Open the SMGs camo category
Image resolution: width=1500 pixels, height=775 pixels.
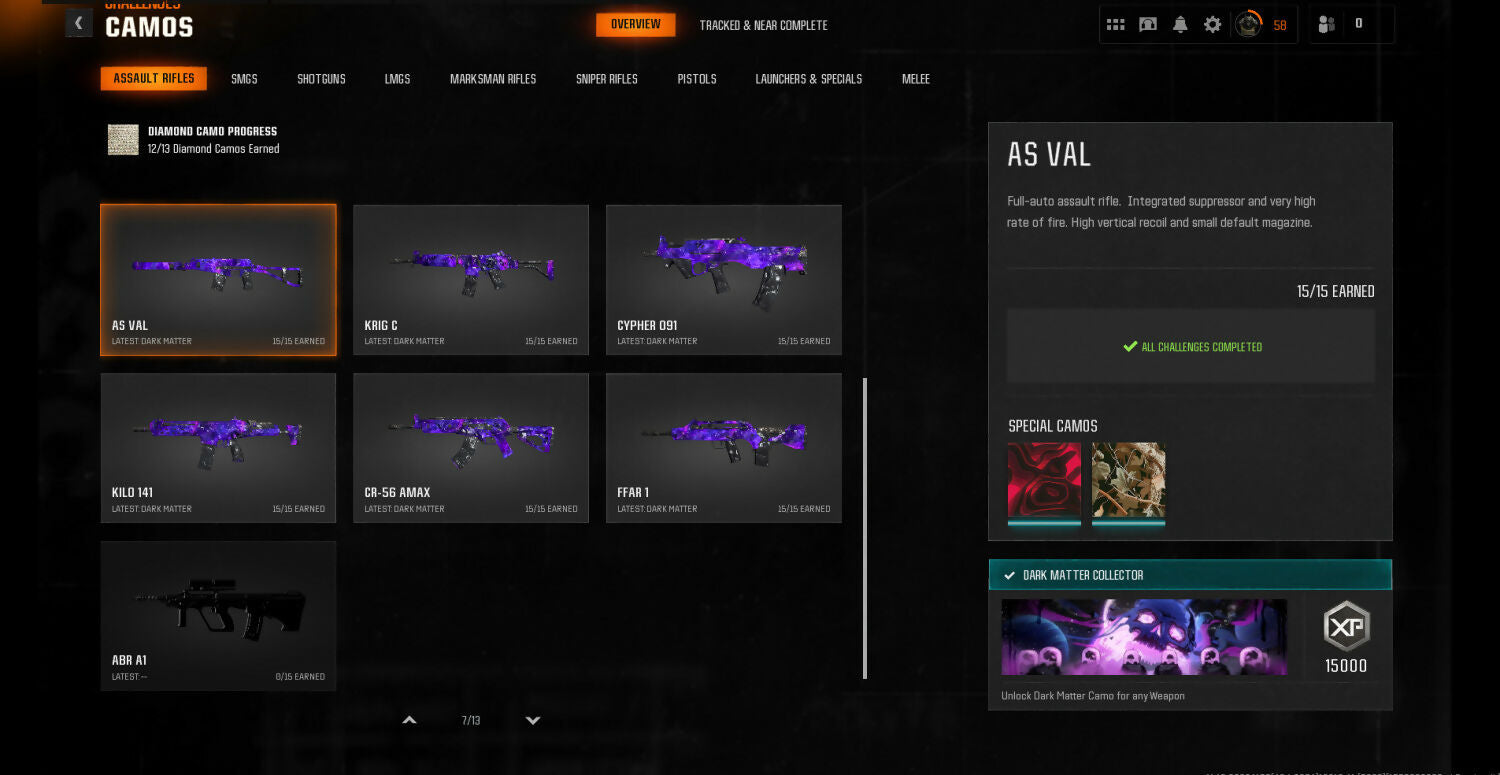244,79
